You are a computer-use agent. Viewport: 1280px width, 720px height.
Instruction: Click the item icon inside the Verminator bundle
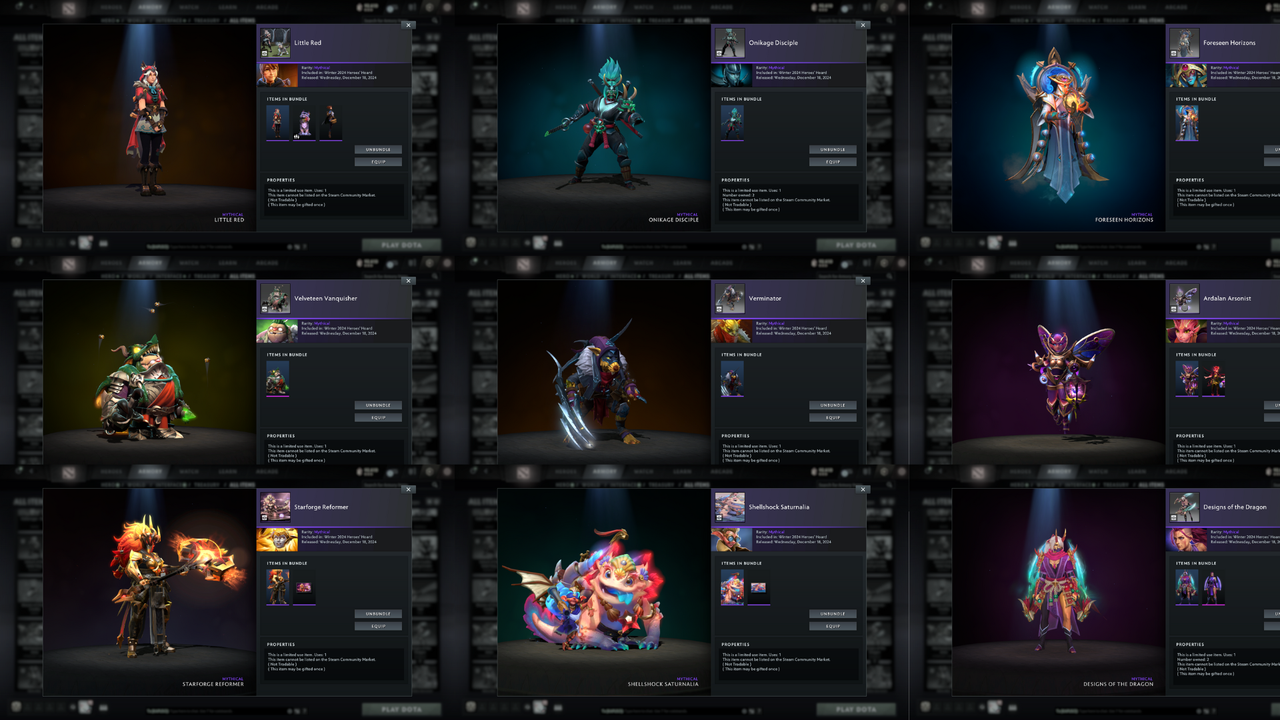click(x=731, y=377)
